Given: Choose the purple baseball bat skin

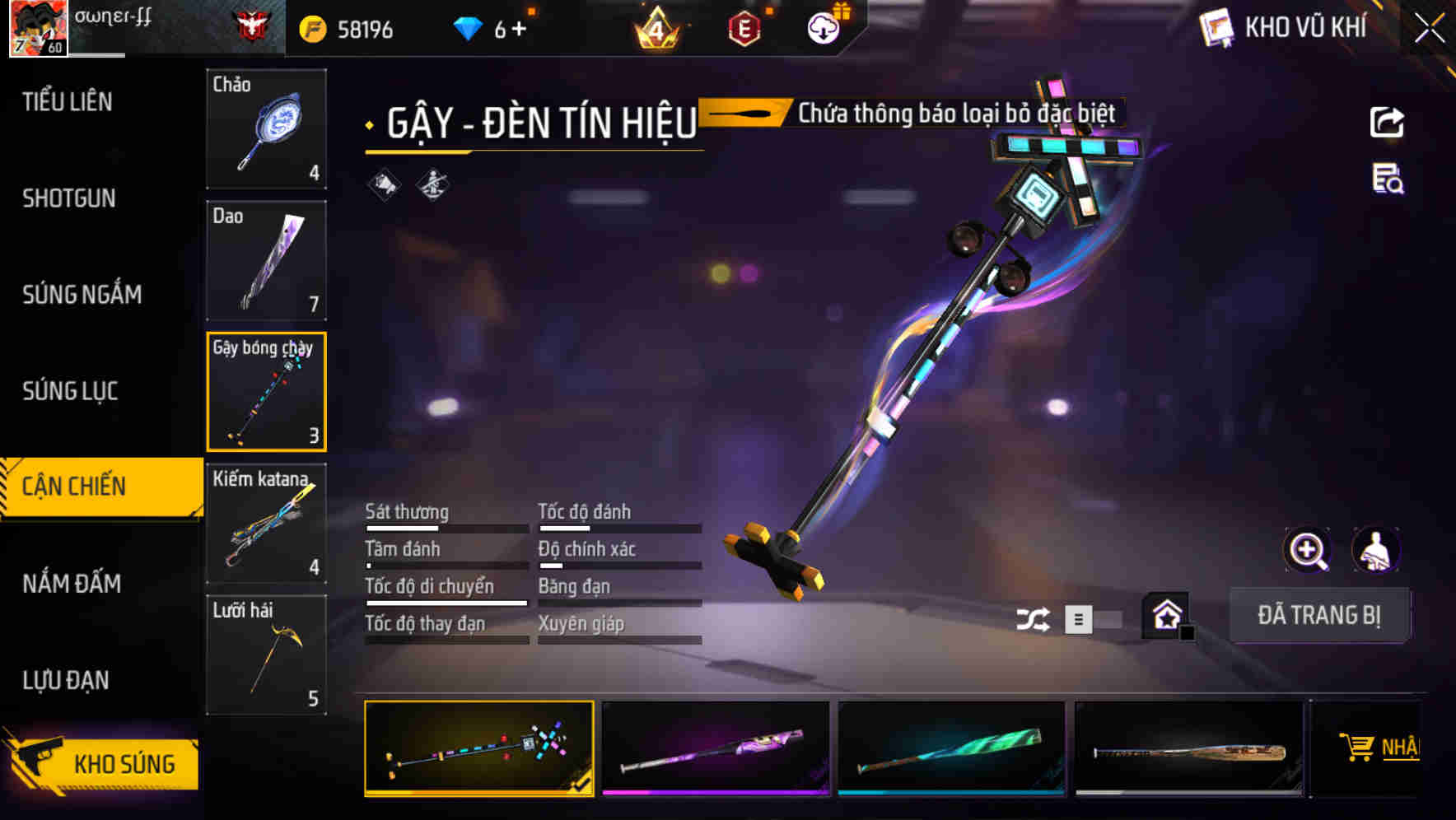Looking at the screenshot, I should 716,748.
